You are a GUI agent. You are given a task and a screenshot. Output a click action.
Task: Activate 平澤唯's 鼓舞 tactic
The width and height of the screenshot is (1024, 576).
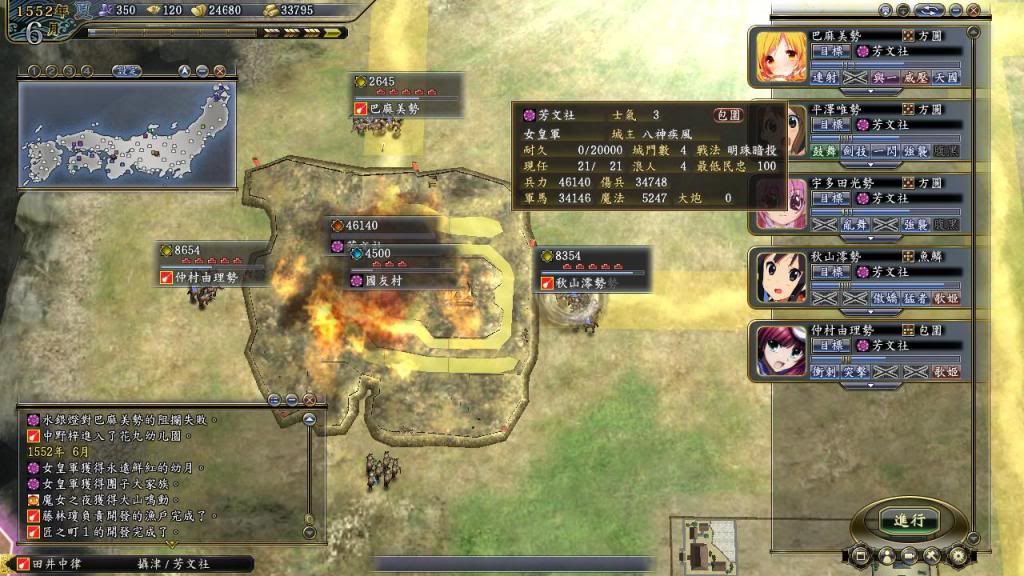(825, 150)
